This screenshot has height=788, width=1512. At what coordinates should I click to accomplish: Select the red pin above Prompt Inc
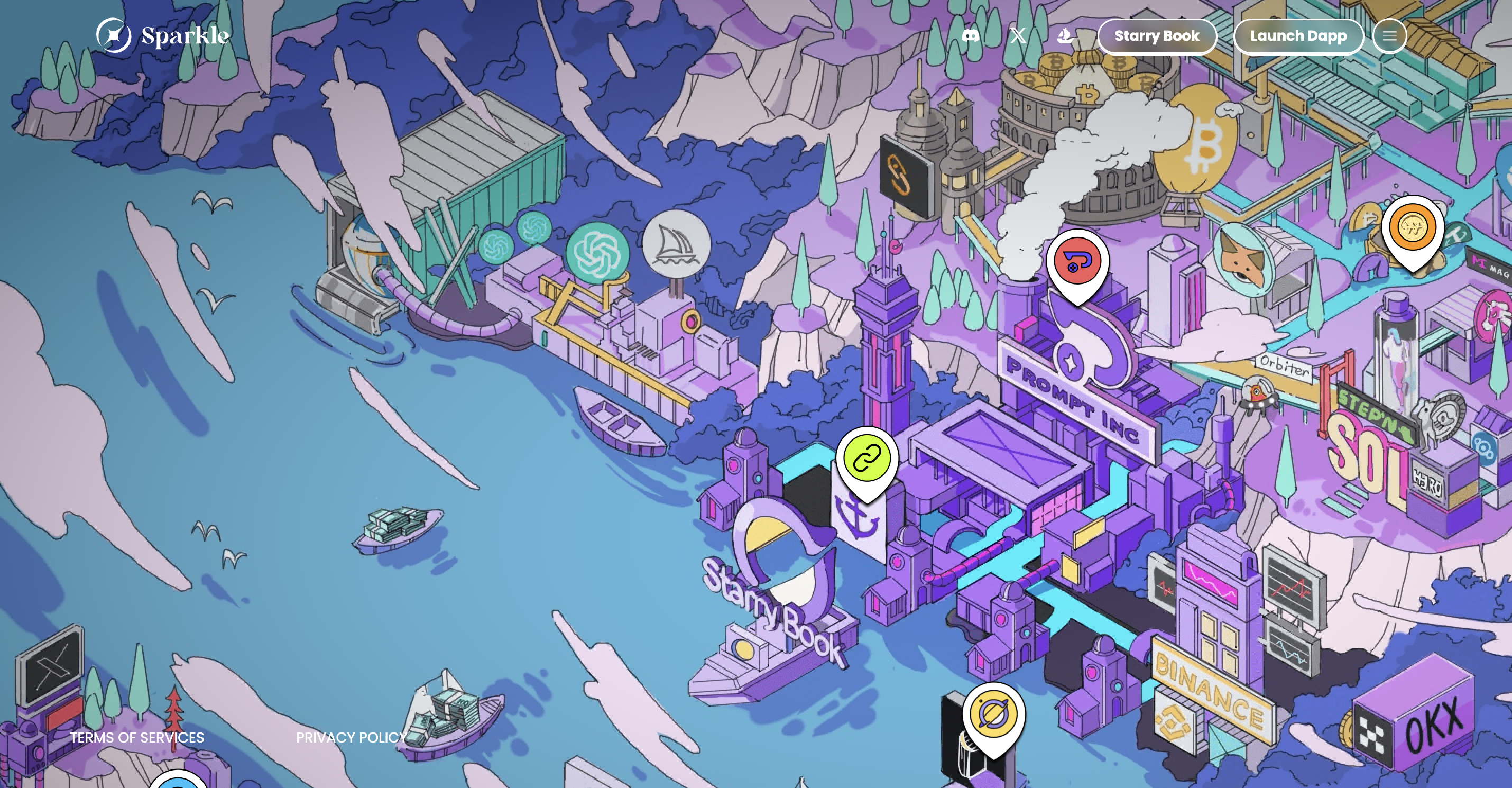click(1077, 261)
